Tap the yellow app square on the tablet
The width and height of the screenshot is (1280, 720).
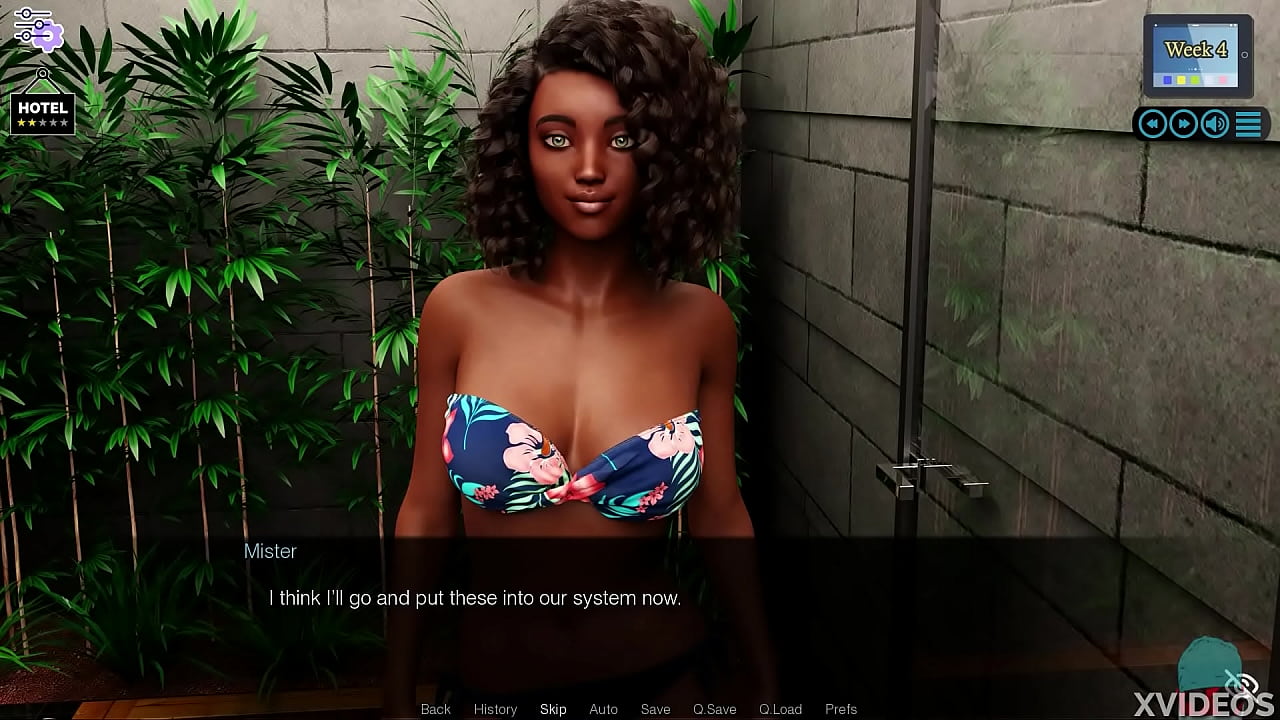tap(1181, 80)
